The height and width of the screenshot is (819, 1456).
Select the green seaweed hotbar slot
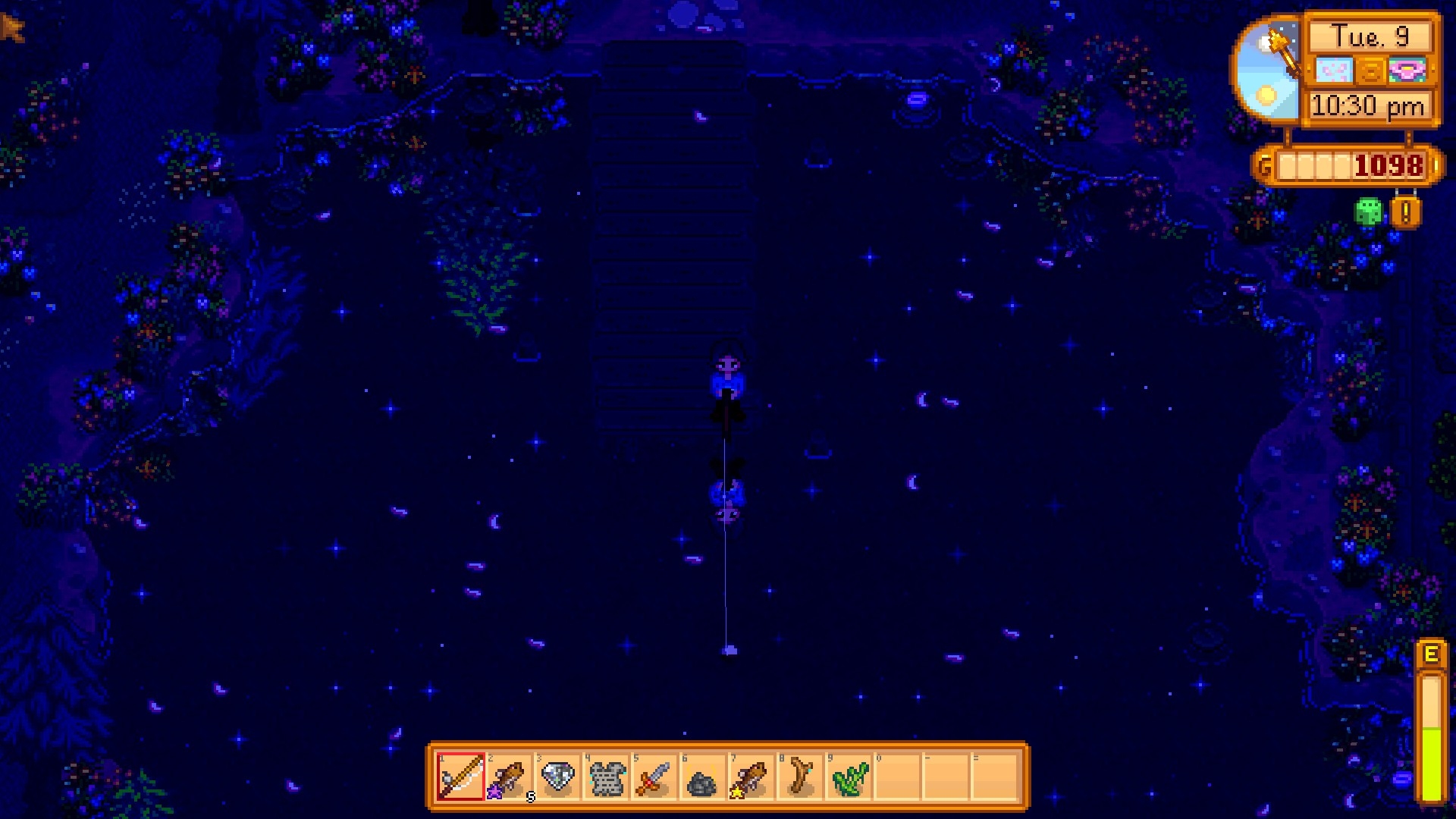click(x=849, y=777)
